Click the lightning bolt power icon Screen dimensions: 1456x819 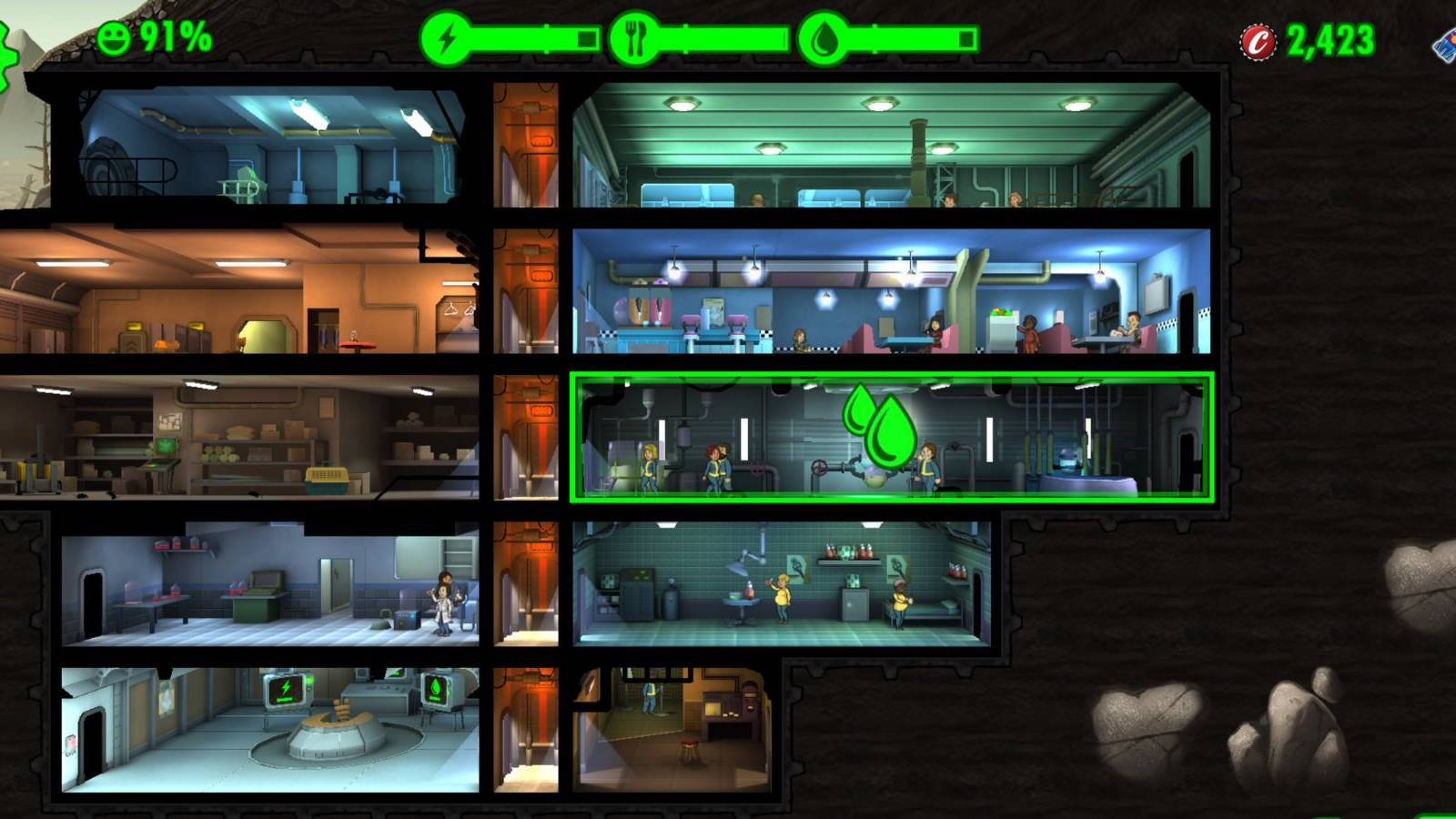(x=445, y=37)
